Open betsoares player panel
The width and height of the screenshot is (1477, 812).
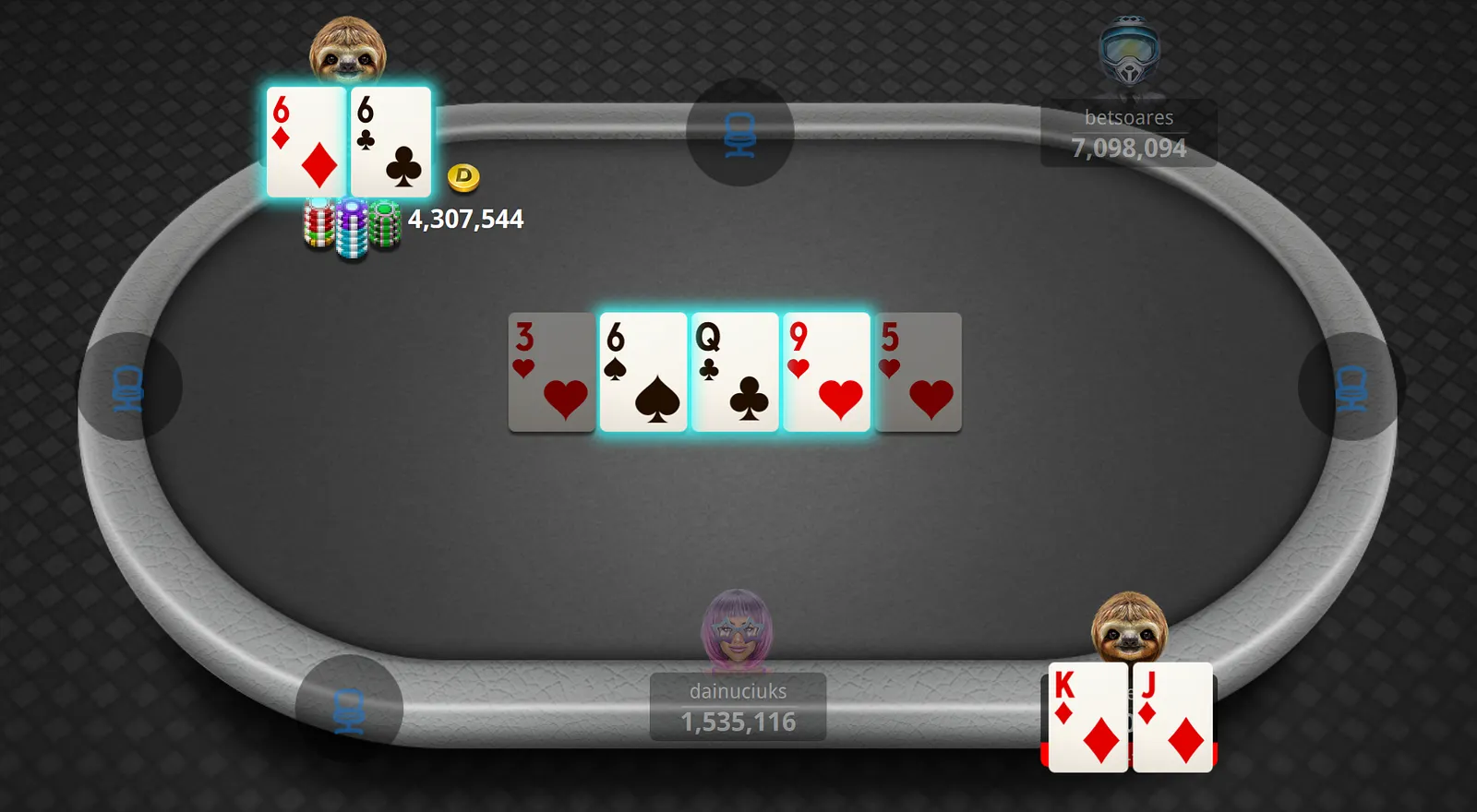pyautogui.click(x=1128, y=134)
